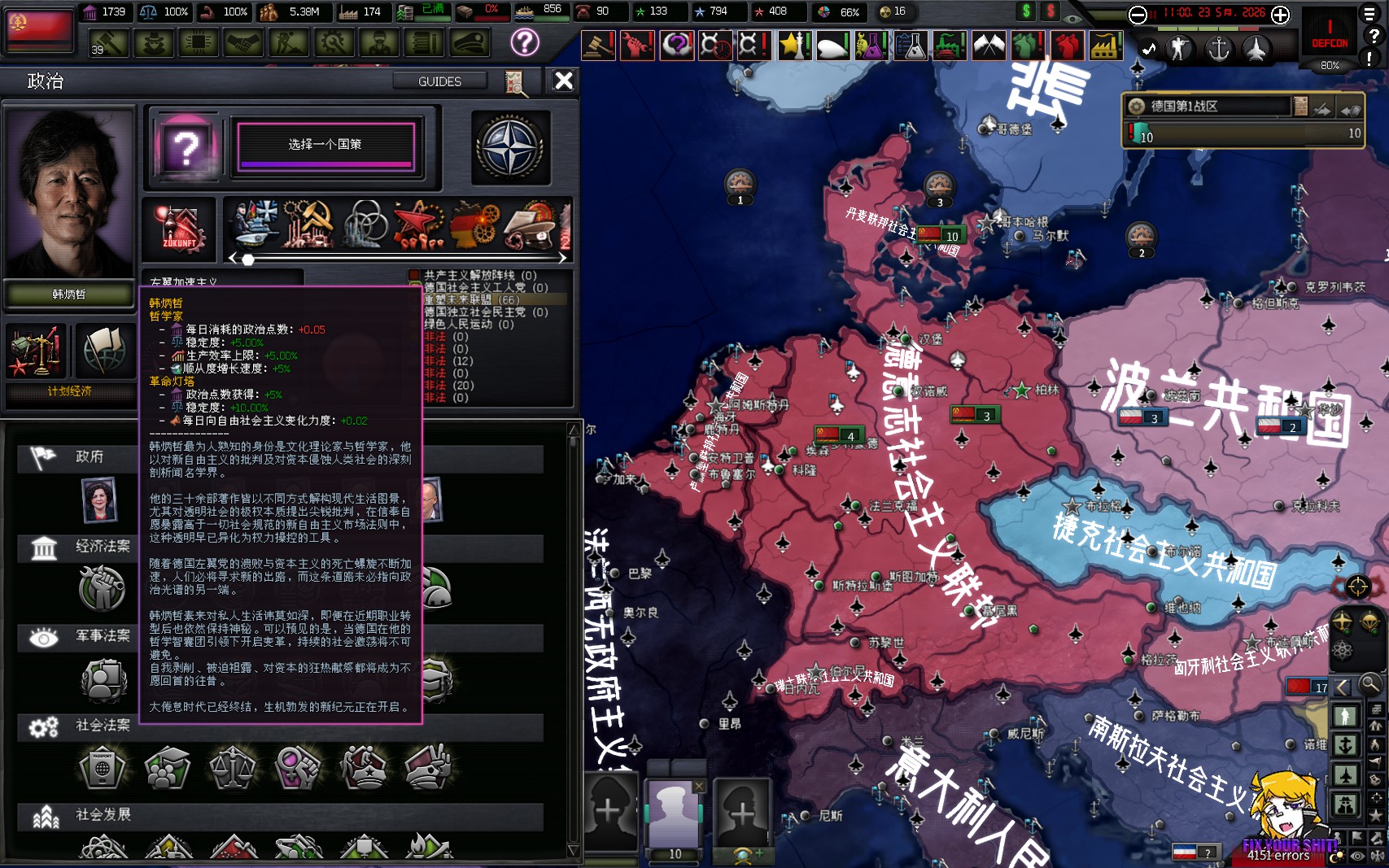1389x868 pixels.
Task: Open the 计划经济 economy icon
Action: [36, 351]
